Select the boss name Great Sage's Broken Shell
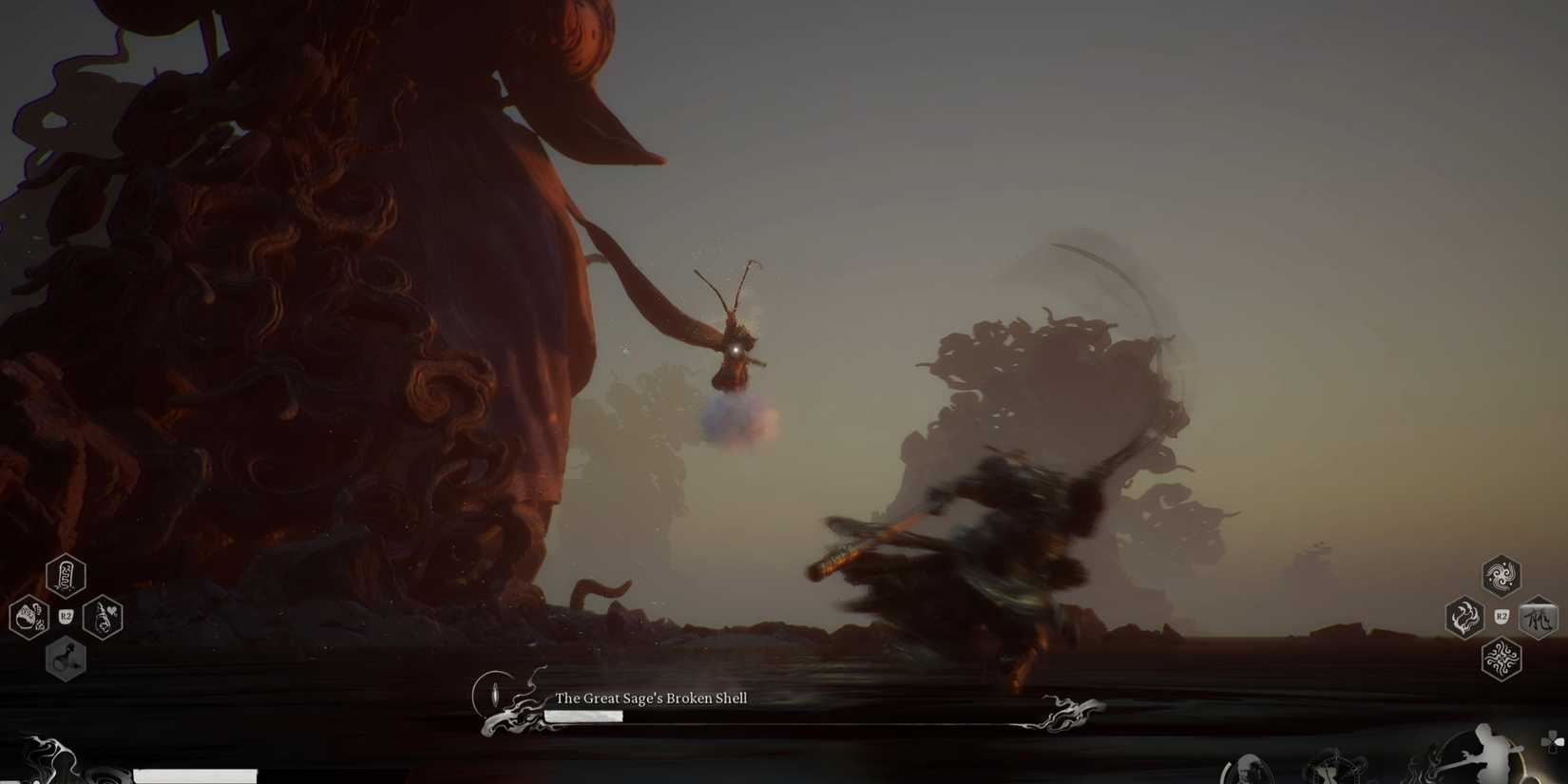1568x784 pixels. pyautogui.click(x=651, y=698)
